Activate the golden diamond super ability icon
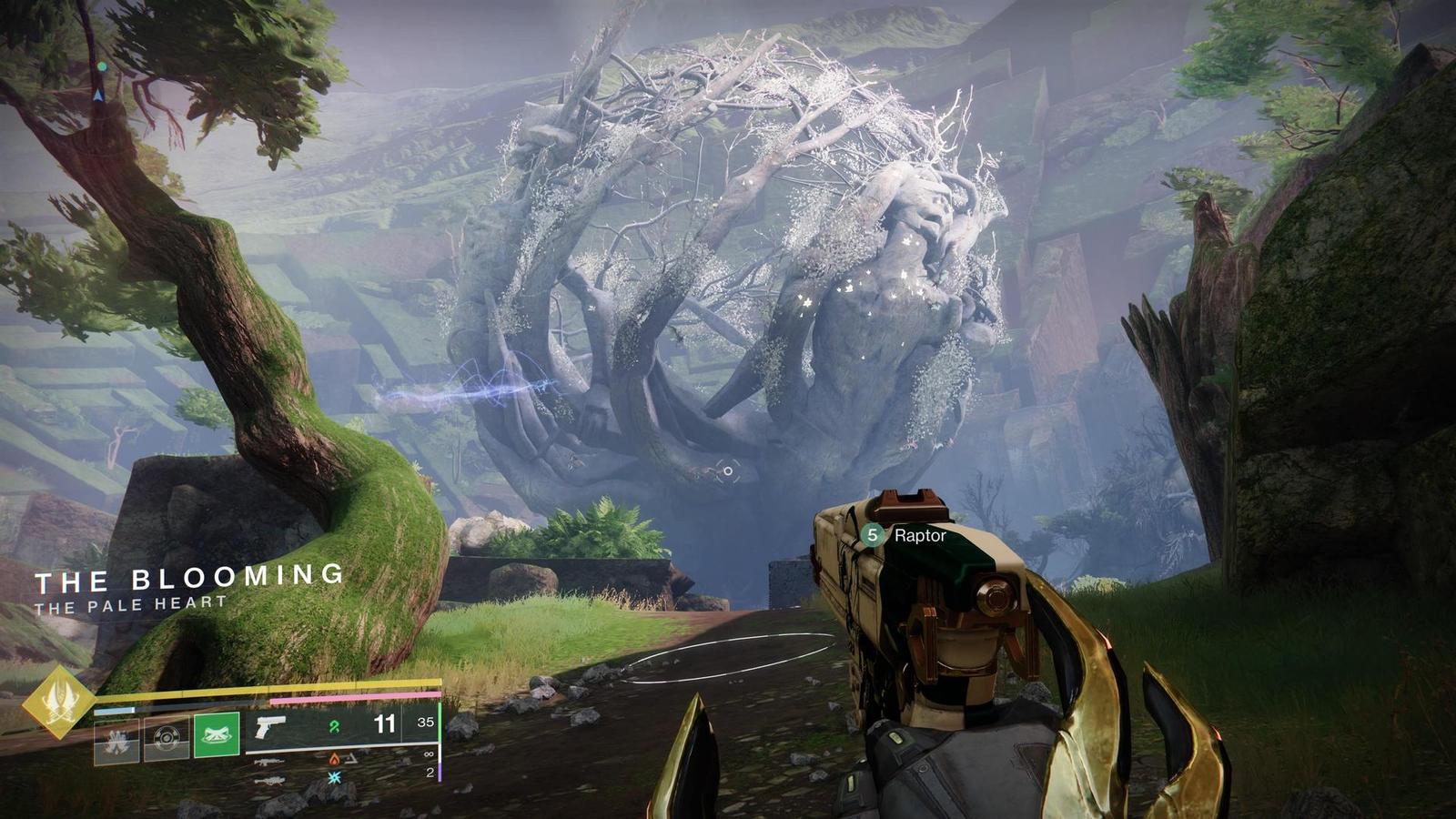The height and width of the screenshot is (819, 1456). point(59,702)
